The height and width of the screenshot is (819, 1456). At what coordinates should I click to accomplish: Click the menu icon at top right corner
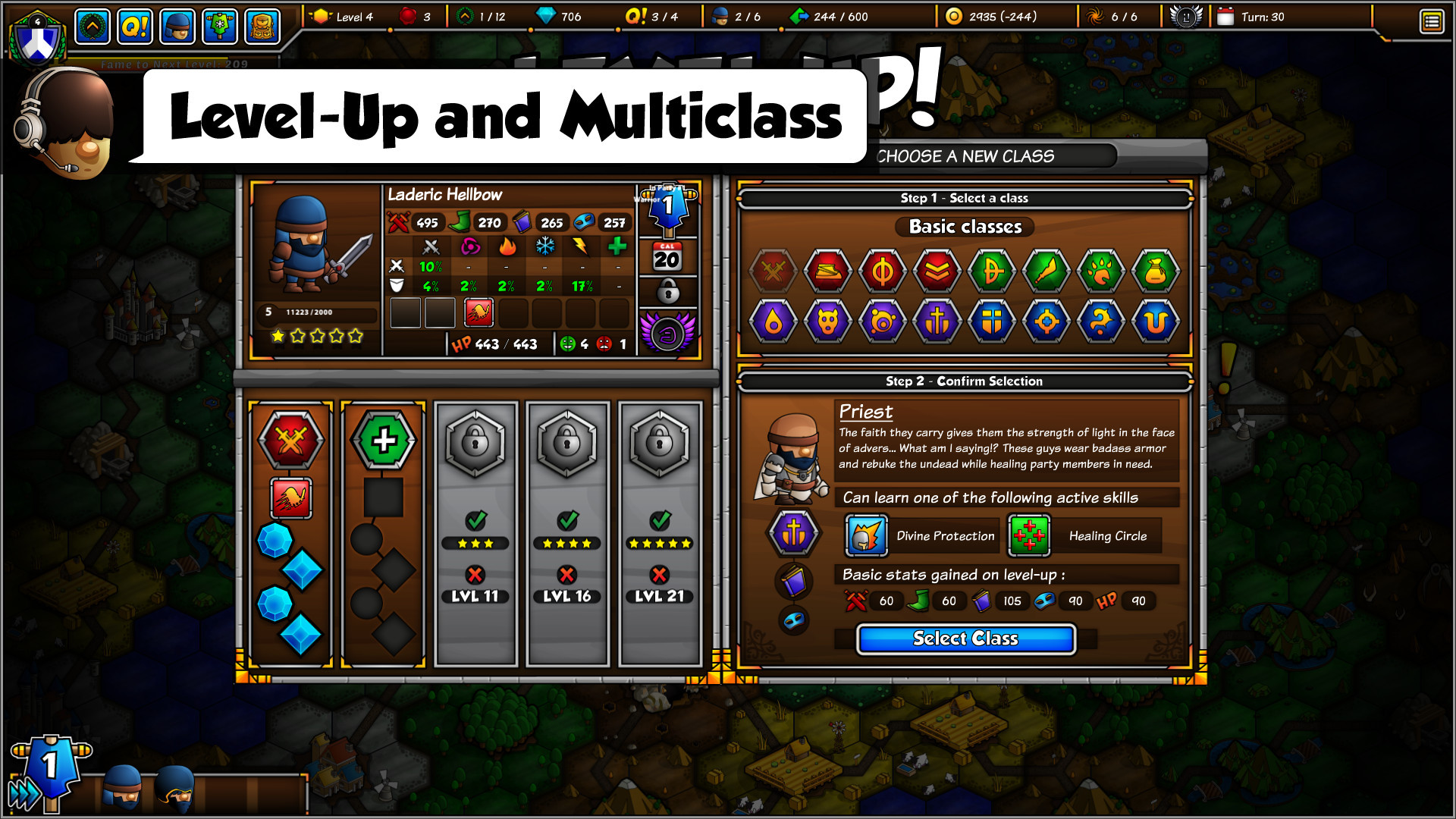tap(1432, 21)
